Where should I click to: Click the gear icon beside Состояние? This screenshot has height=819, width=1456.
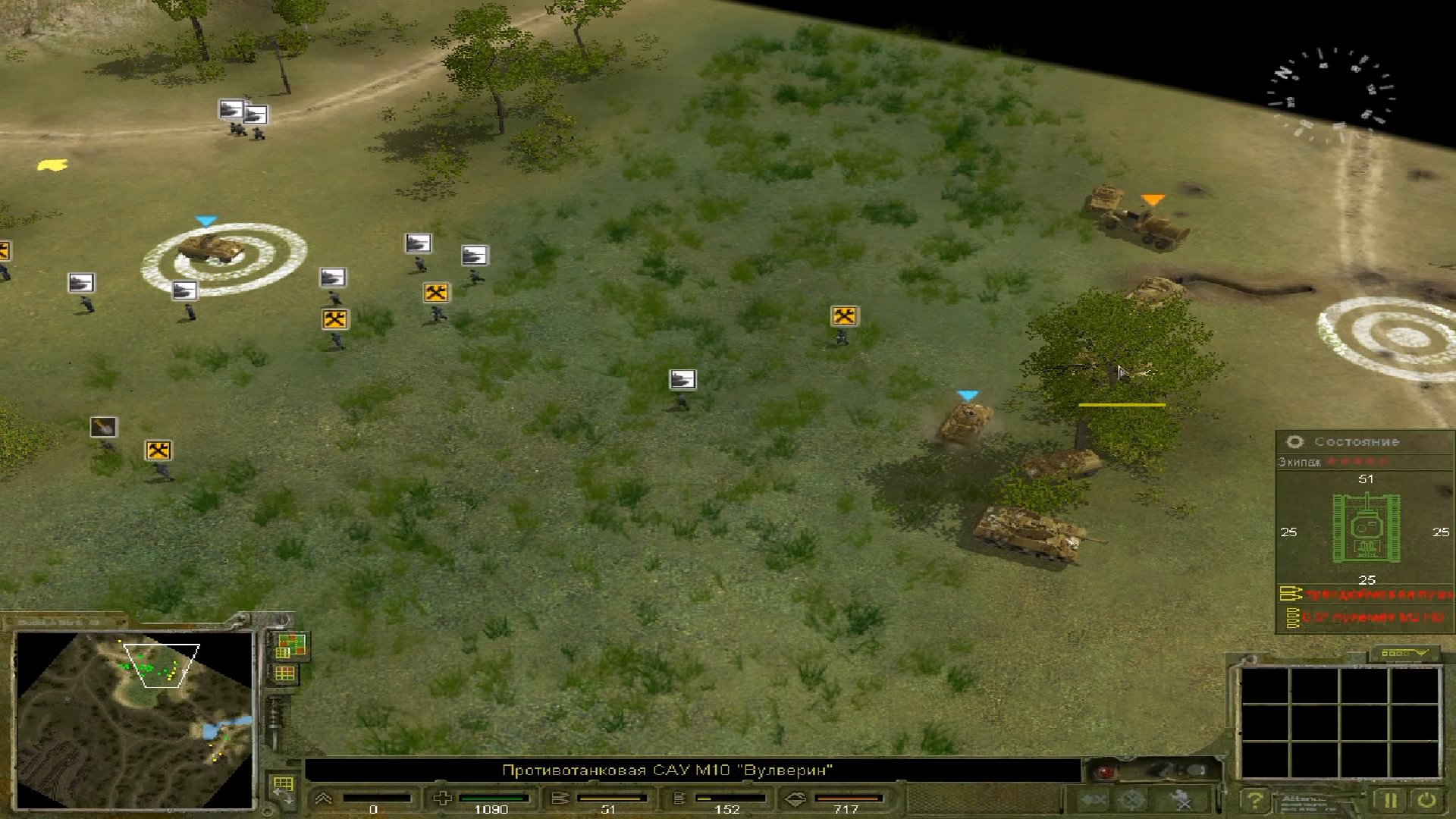click(1295, 441)
